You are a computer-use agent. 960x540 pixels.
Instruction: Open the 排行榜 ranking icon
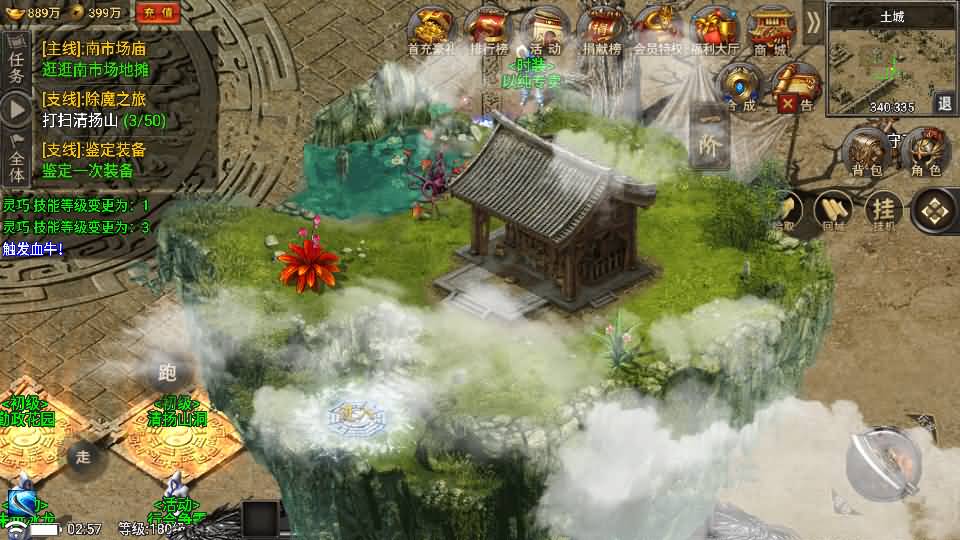click(x=487, y=29)
